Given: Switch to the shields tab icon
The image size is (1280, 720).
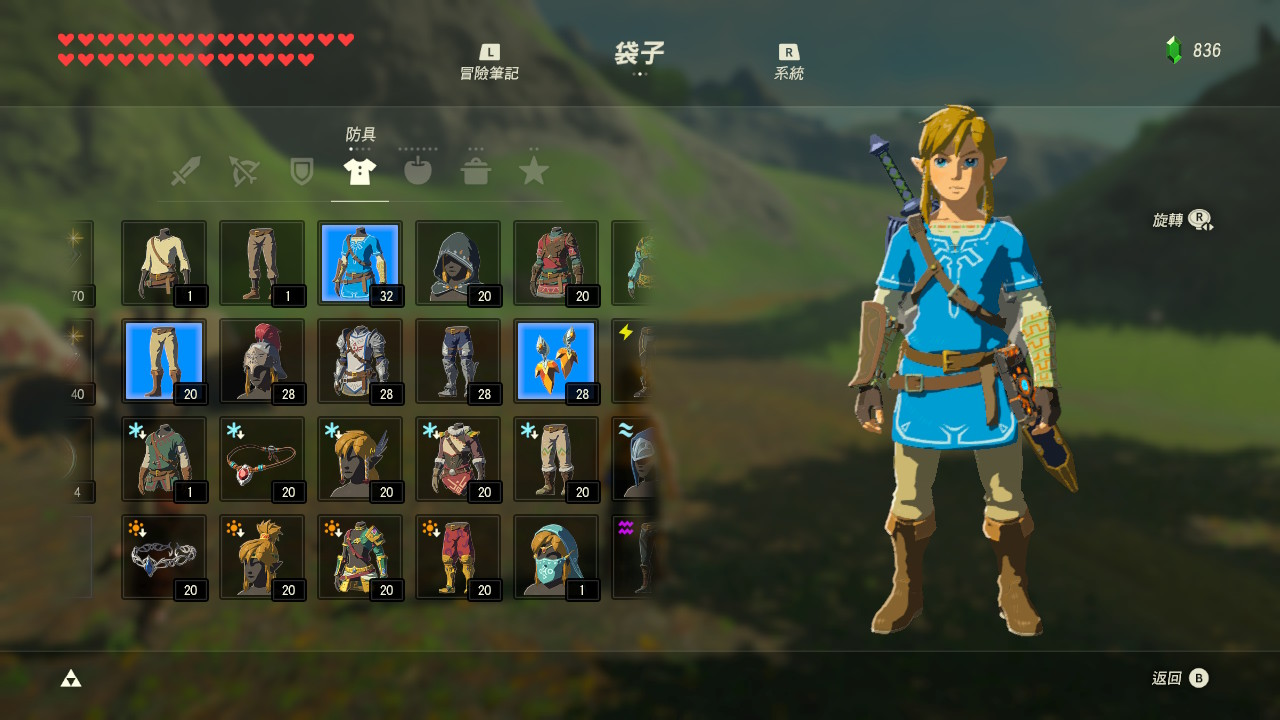Looking at the screenshot, I should 300,170.
